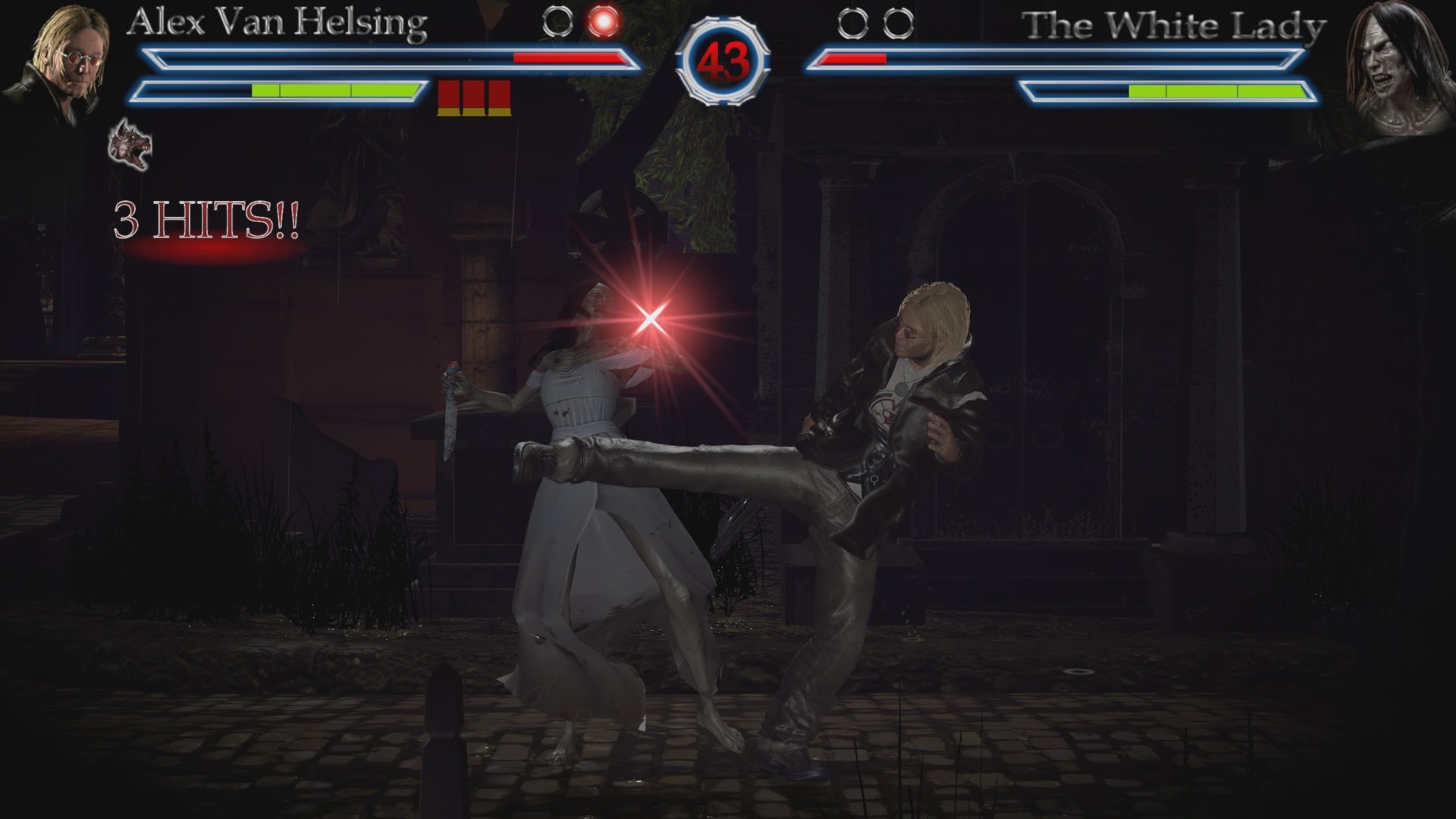
Task: Click the lit red round-win pip beside Alex's name
Action: click(x=603, y=21)
